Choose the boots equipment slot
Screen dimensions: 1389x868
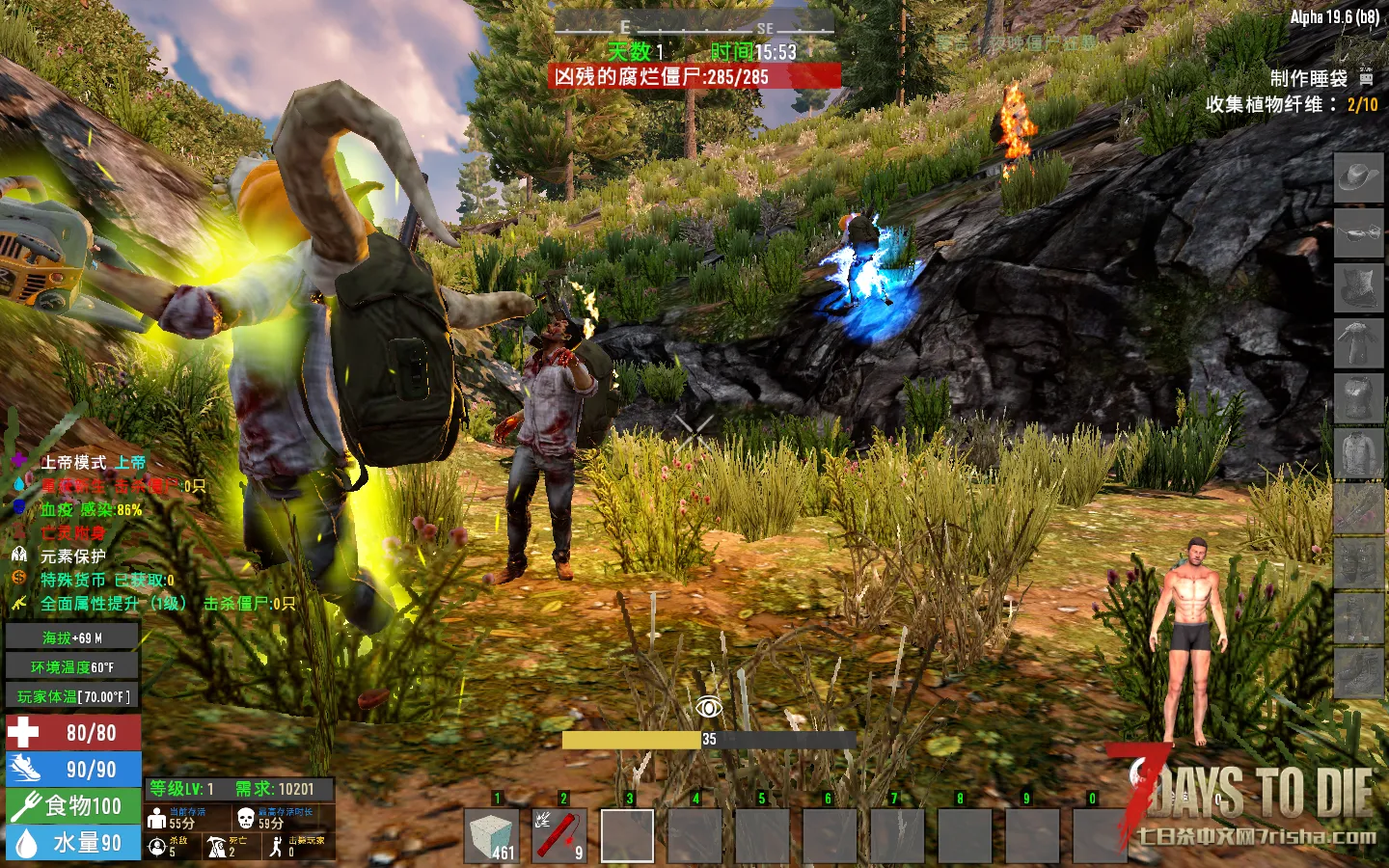(1358, 672)
